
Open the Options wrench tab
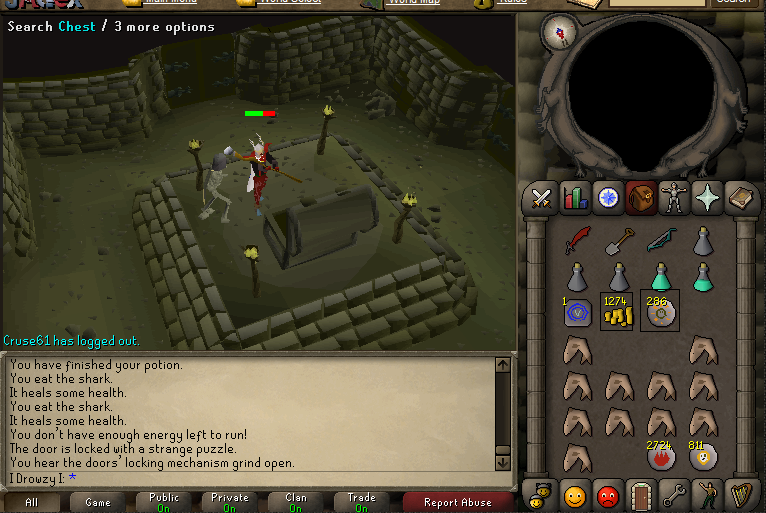(673, 495)
